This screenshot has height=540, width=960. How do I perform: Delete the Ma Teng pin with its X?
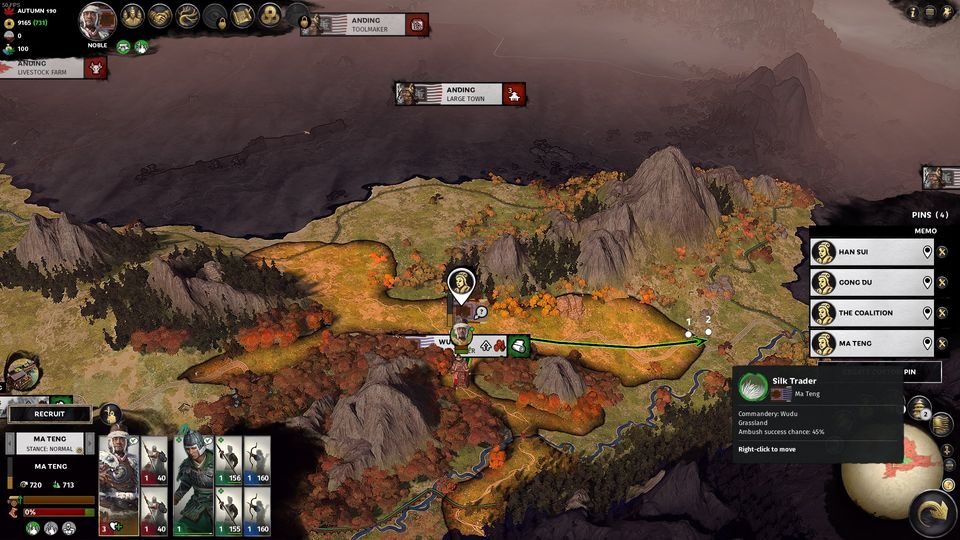[942, 344]
